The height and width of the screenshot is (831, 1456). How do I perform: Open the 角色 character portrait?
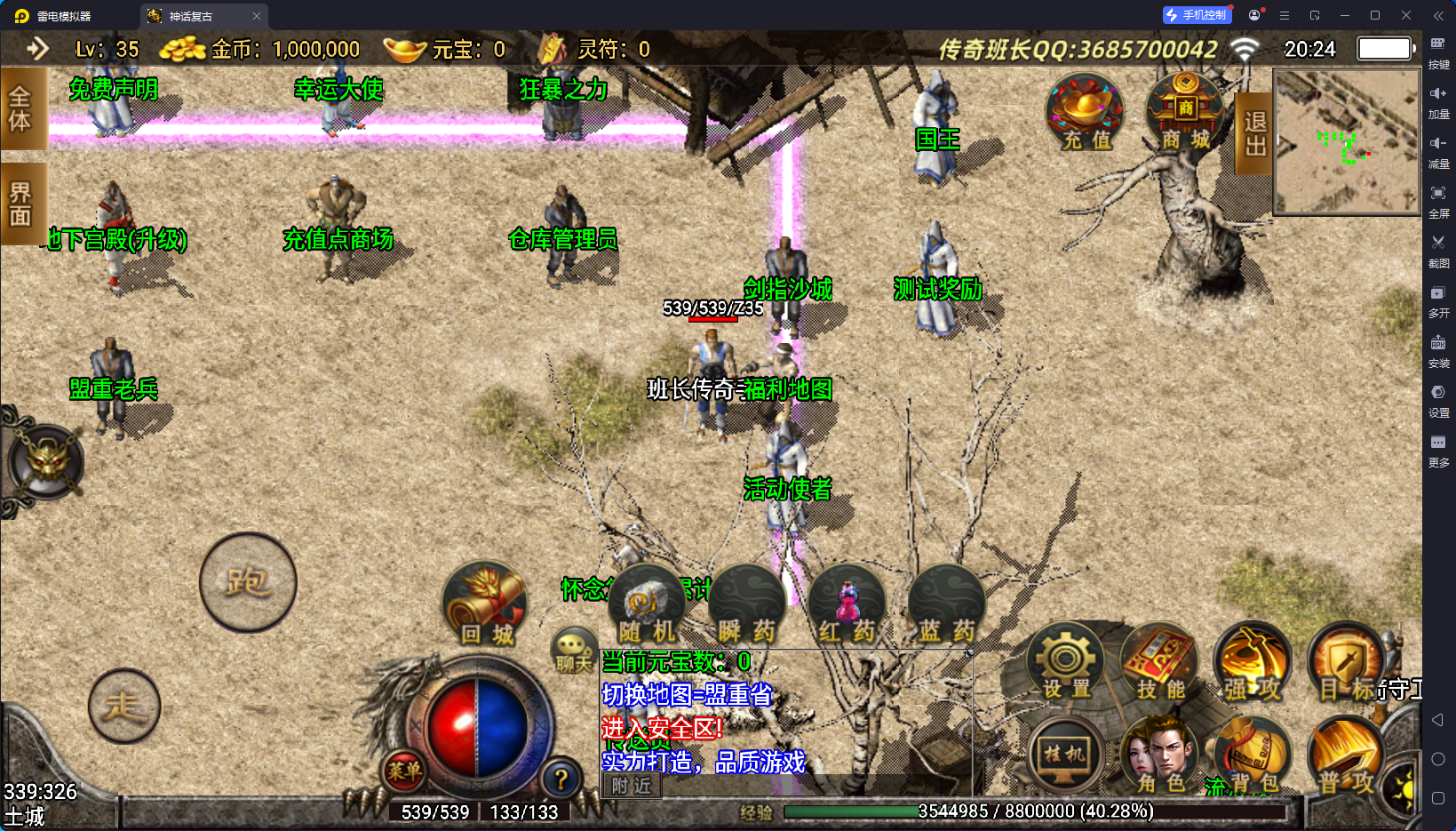click(1159, 756)
